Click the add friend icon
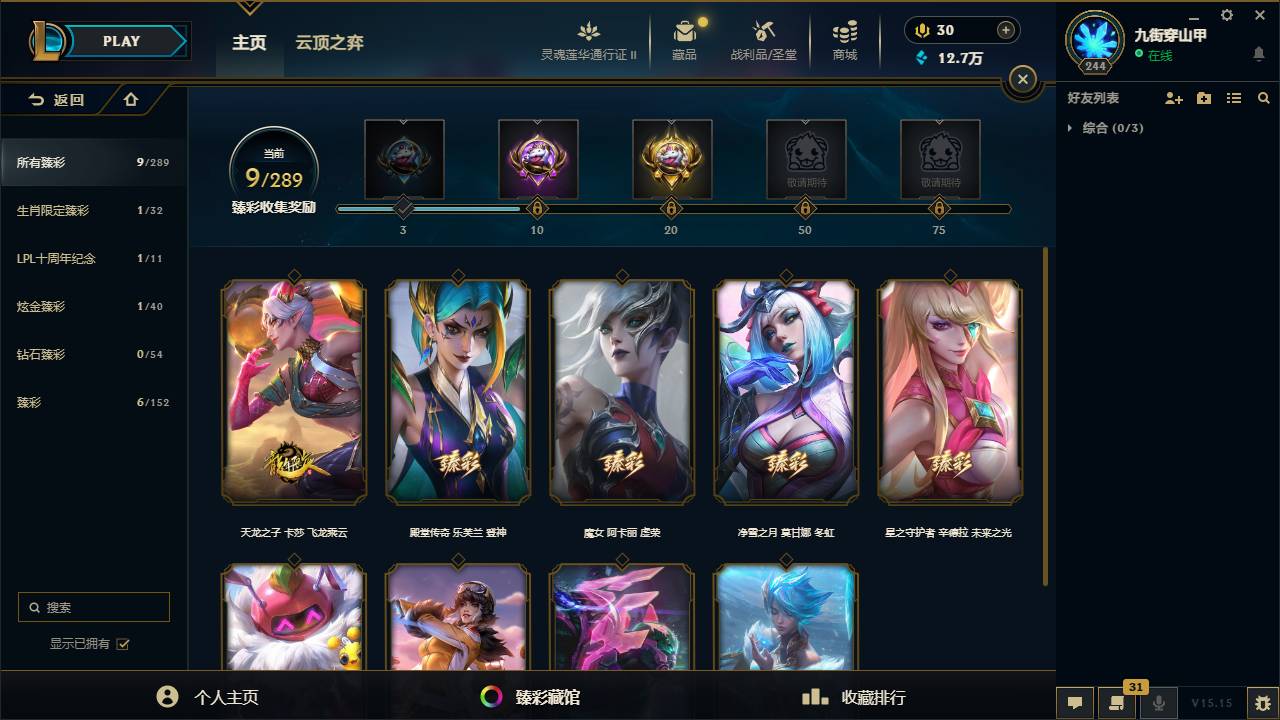1280x720 pixels. 1173,98
